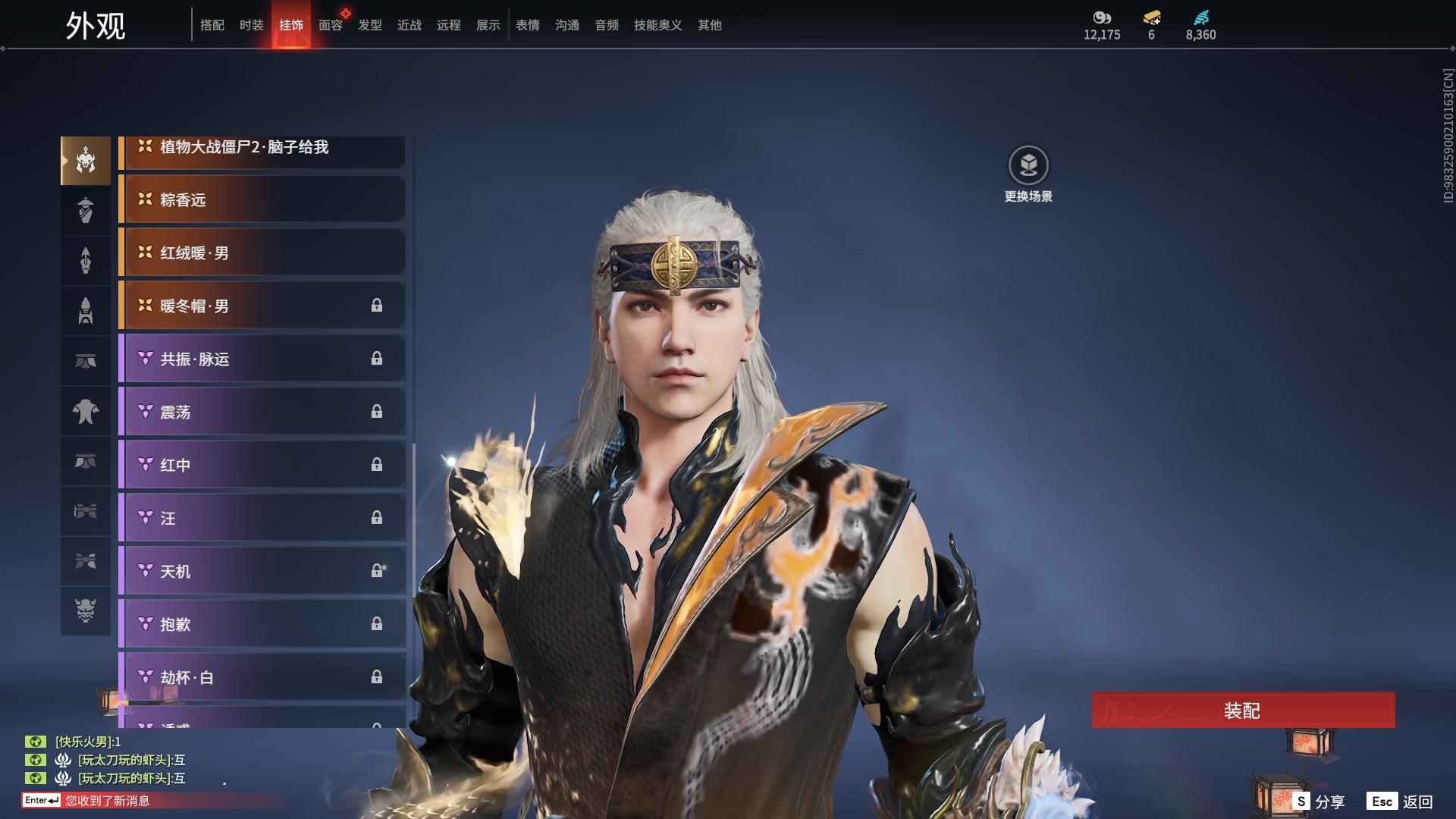
Task: Switch to the 远程 tab
Action: coord(449,25)
